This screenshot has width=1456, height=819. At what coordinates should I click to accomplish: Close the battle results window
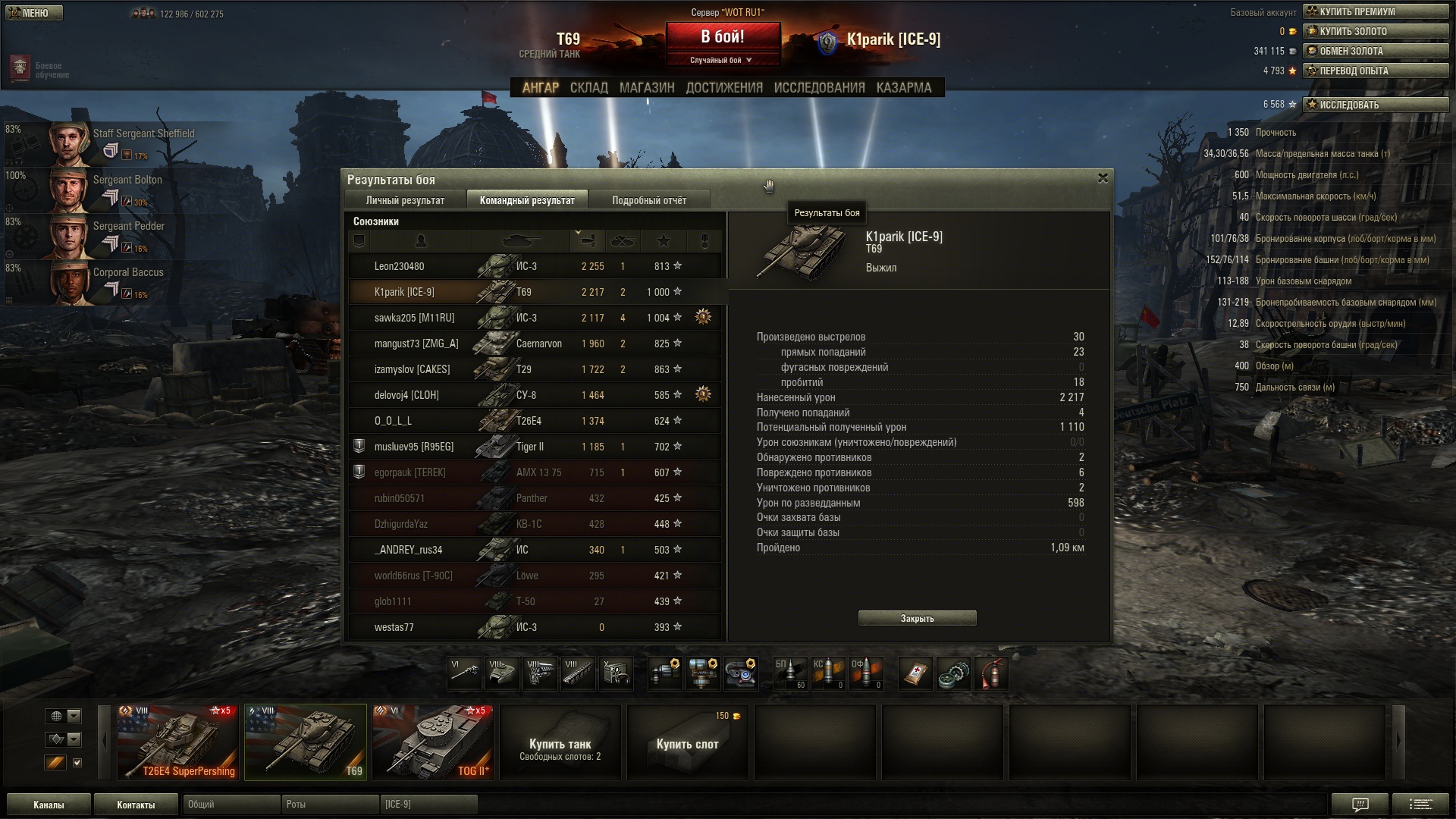pyautogui.click(x=1103, y=178)
